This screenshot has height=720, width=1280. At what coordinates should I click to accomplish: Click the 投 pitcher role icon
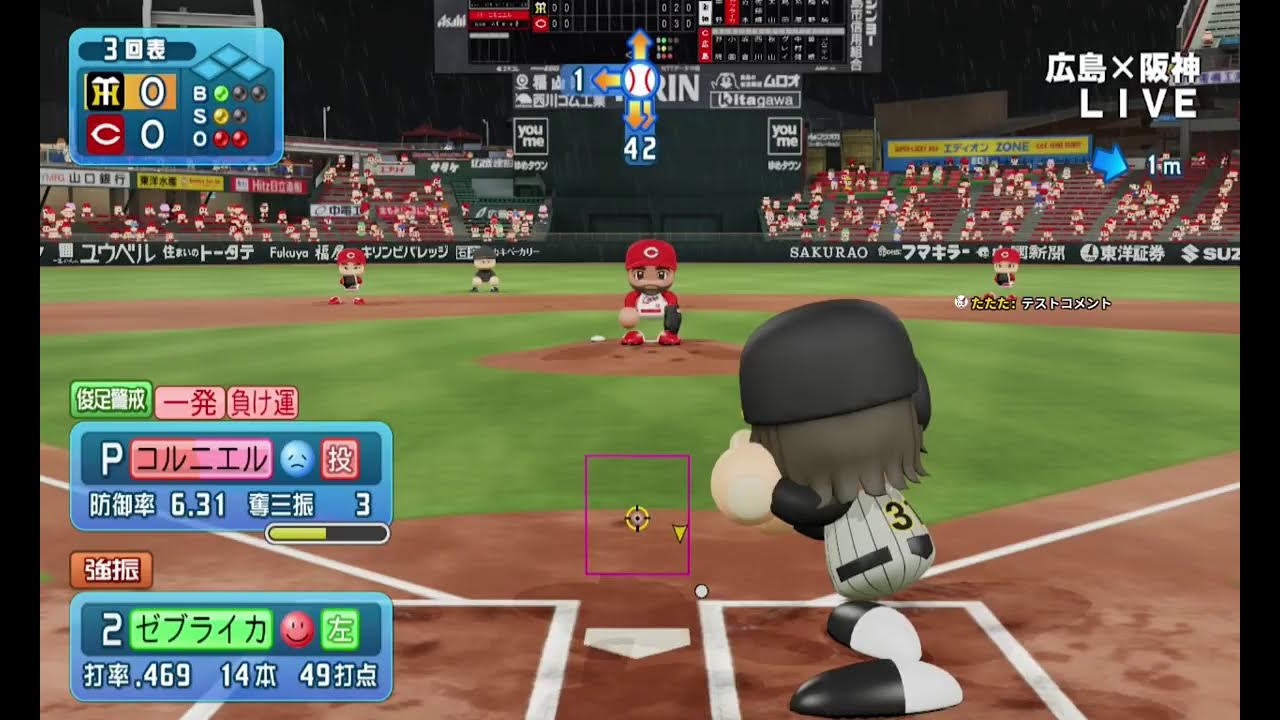click(340, 459)
